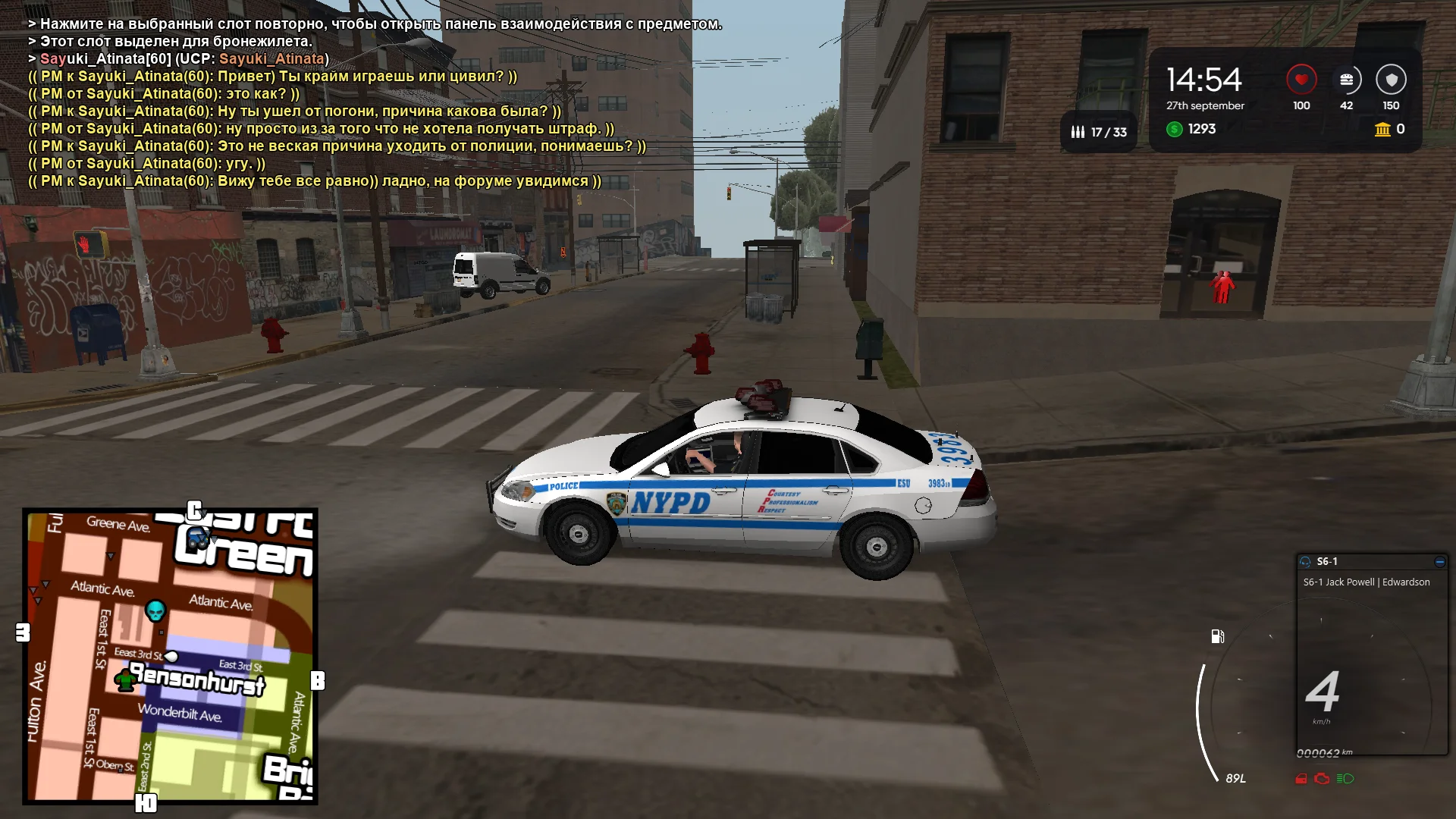Viewport: 1456px width, 819px height.
Task: Click the shield armor icon
Action: tap(1391, 77)
